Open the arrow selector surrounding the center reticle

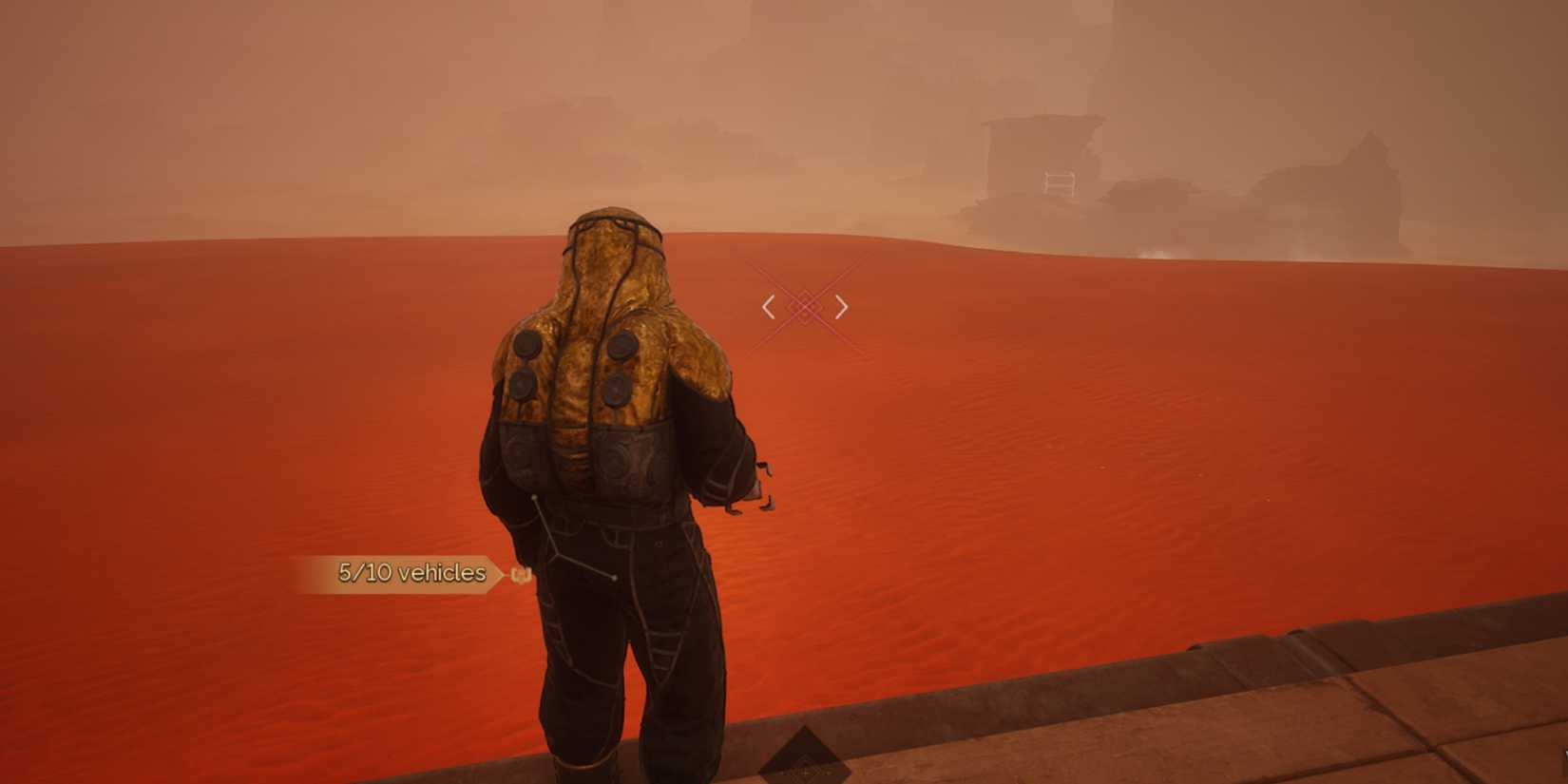(807, 306)
